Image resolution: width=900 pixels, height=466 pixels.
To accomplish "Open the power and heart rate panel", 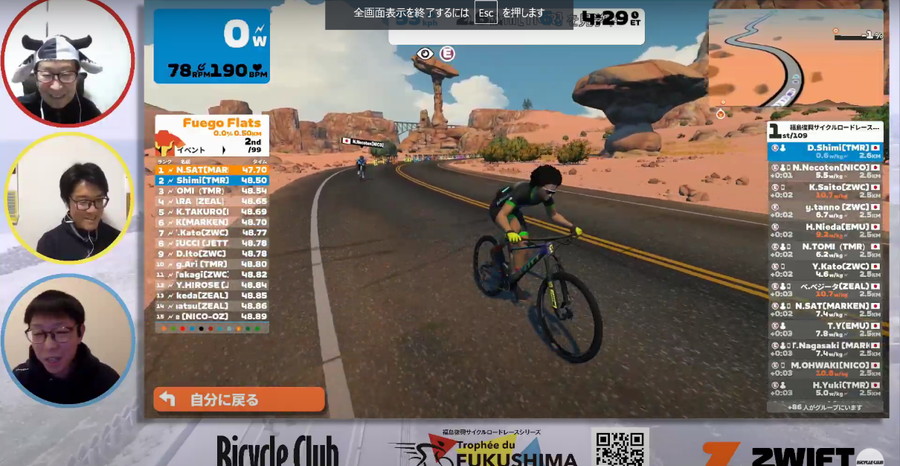I will pyautogui.click(x=211, y=46).
